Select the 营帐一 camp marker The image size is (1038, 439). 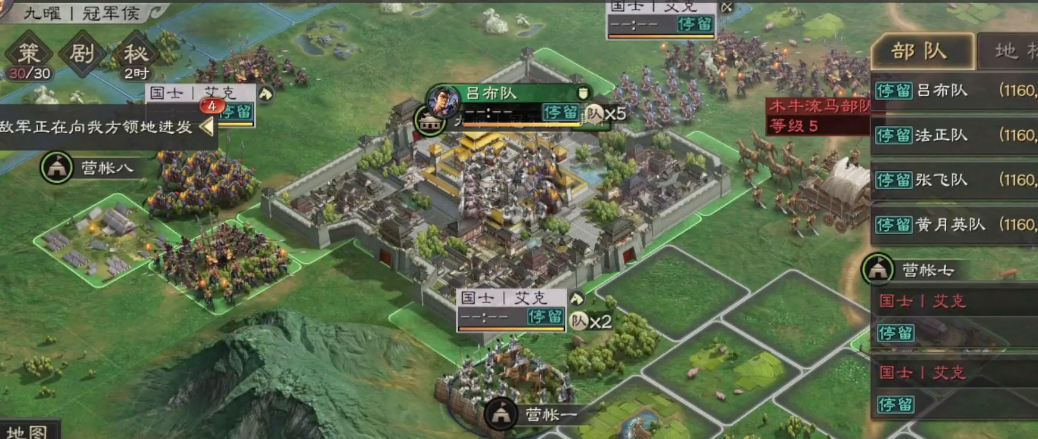point(530,413)
